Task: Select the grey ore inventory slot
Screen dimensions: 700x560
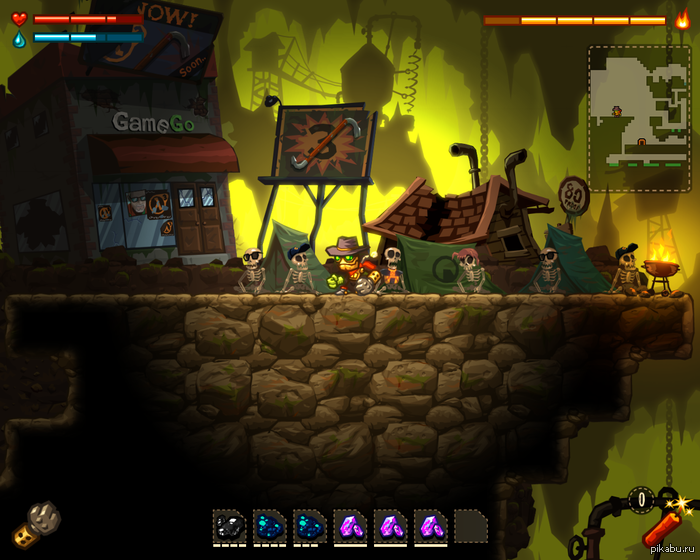Action: [x=229, y=526]
